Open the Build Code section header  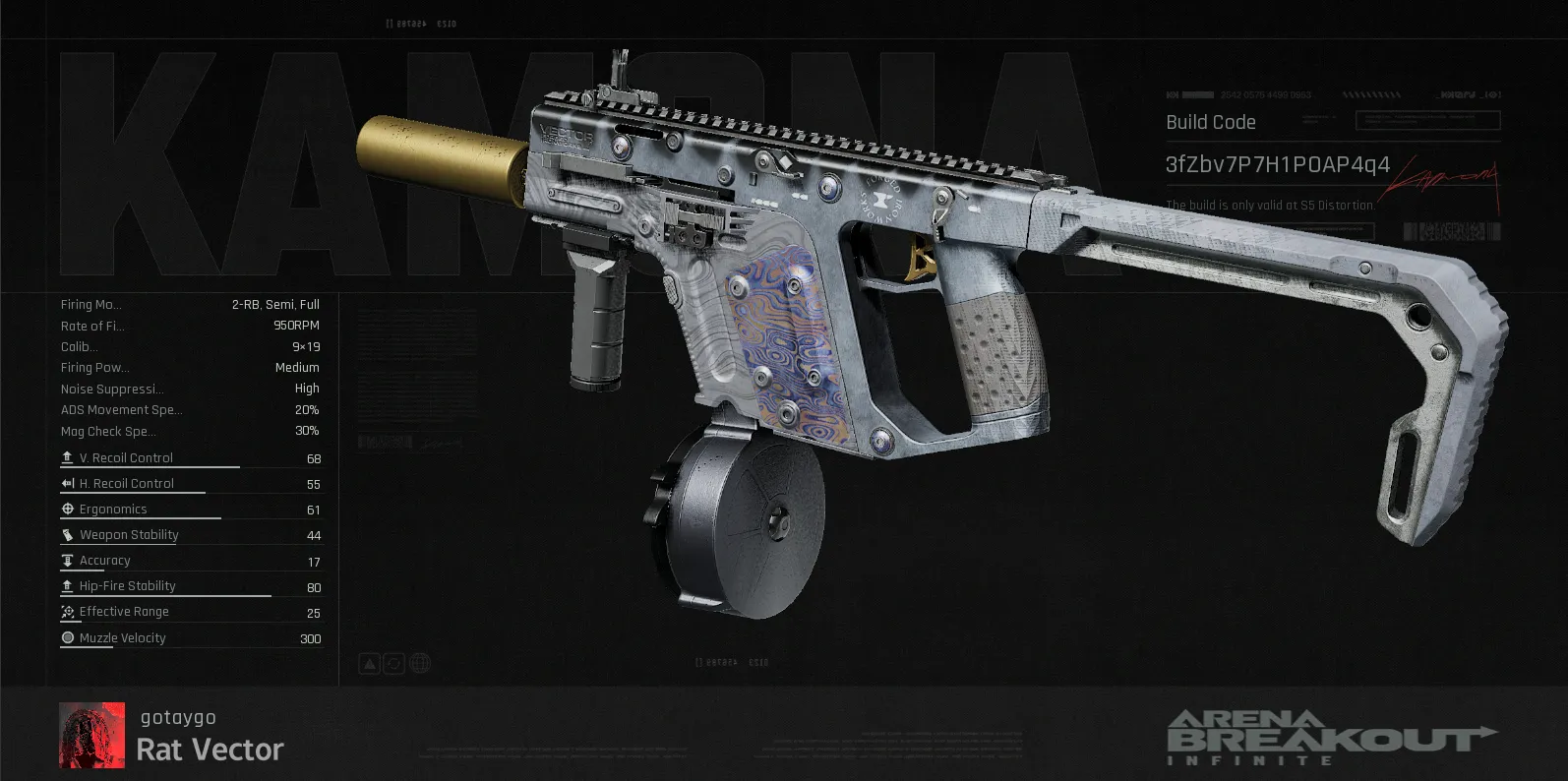click(x=1212, y=121)
